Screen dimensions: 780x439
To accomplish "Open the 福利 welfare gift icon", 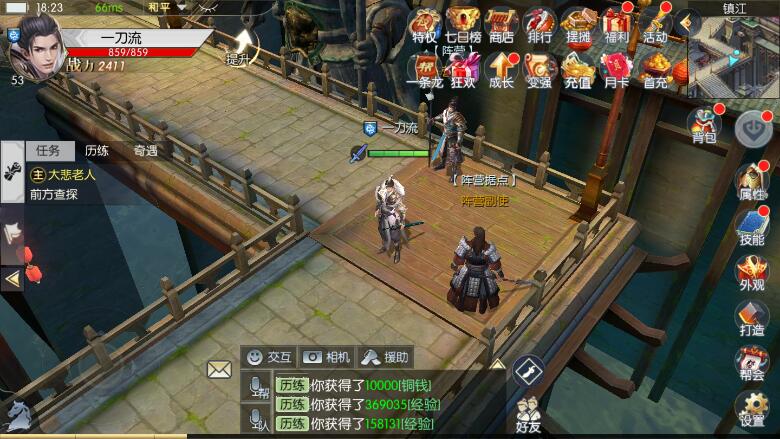I will point(617,25).
